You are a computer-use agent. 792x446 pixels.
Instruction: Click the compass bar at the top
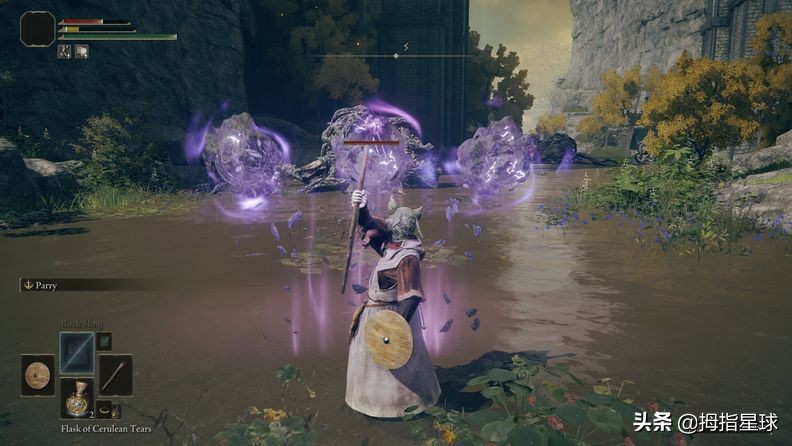click(x=396, y=55)
